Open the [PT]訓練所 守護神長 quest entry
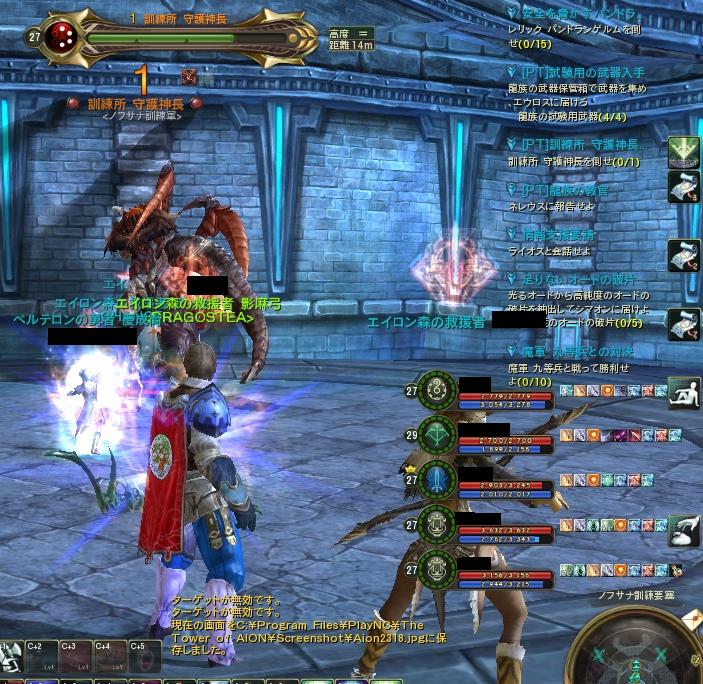 point(584,145)
